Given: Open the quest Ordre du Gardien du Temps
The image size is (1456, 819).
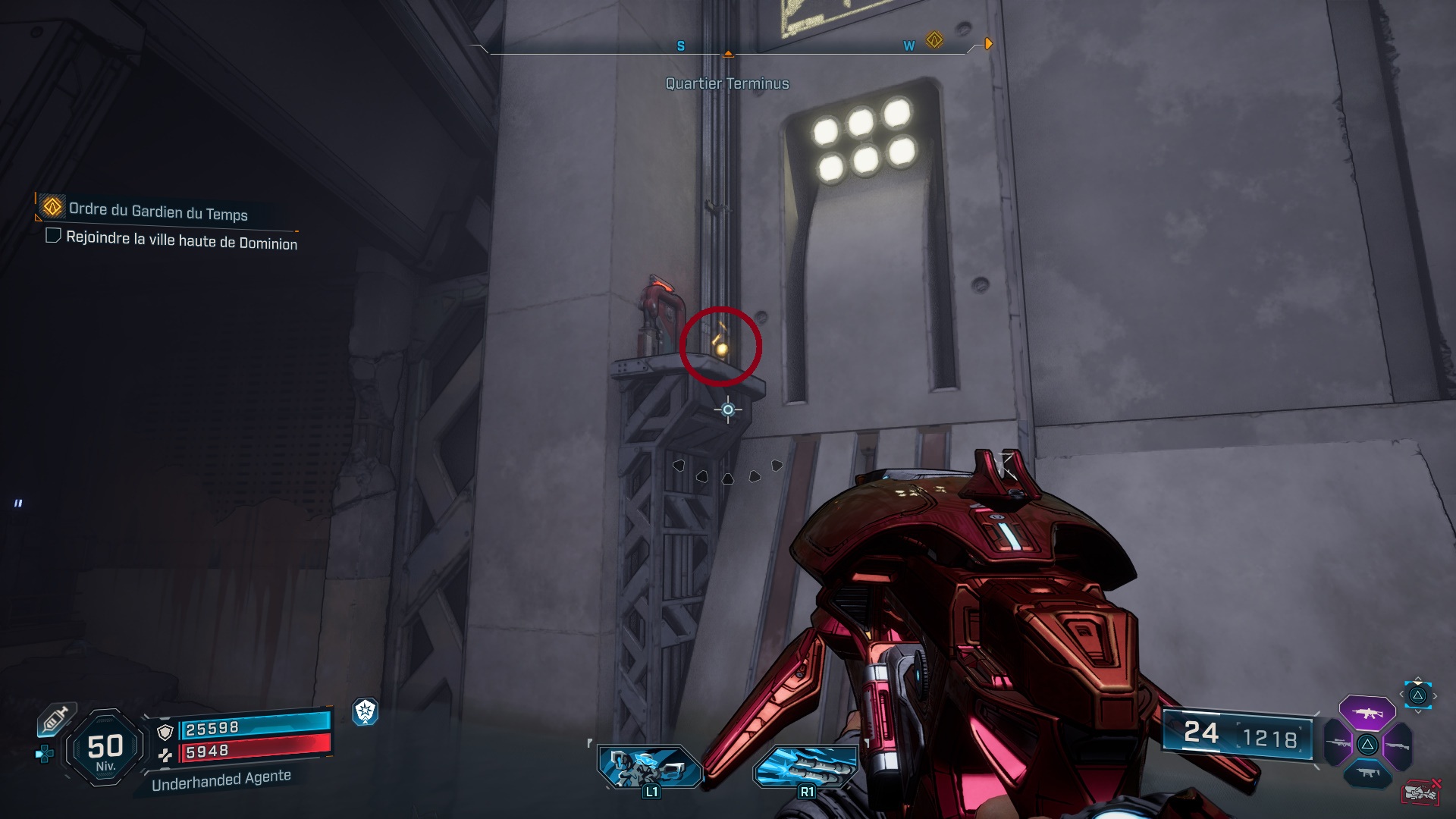Looking at the screenshot, I should click(x=158, y=215).
